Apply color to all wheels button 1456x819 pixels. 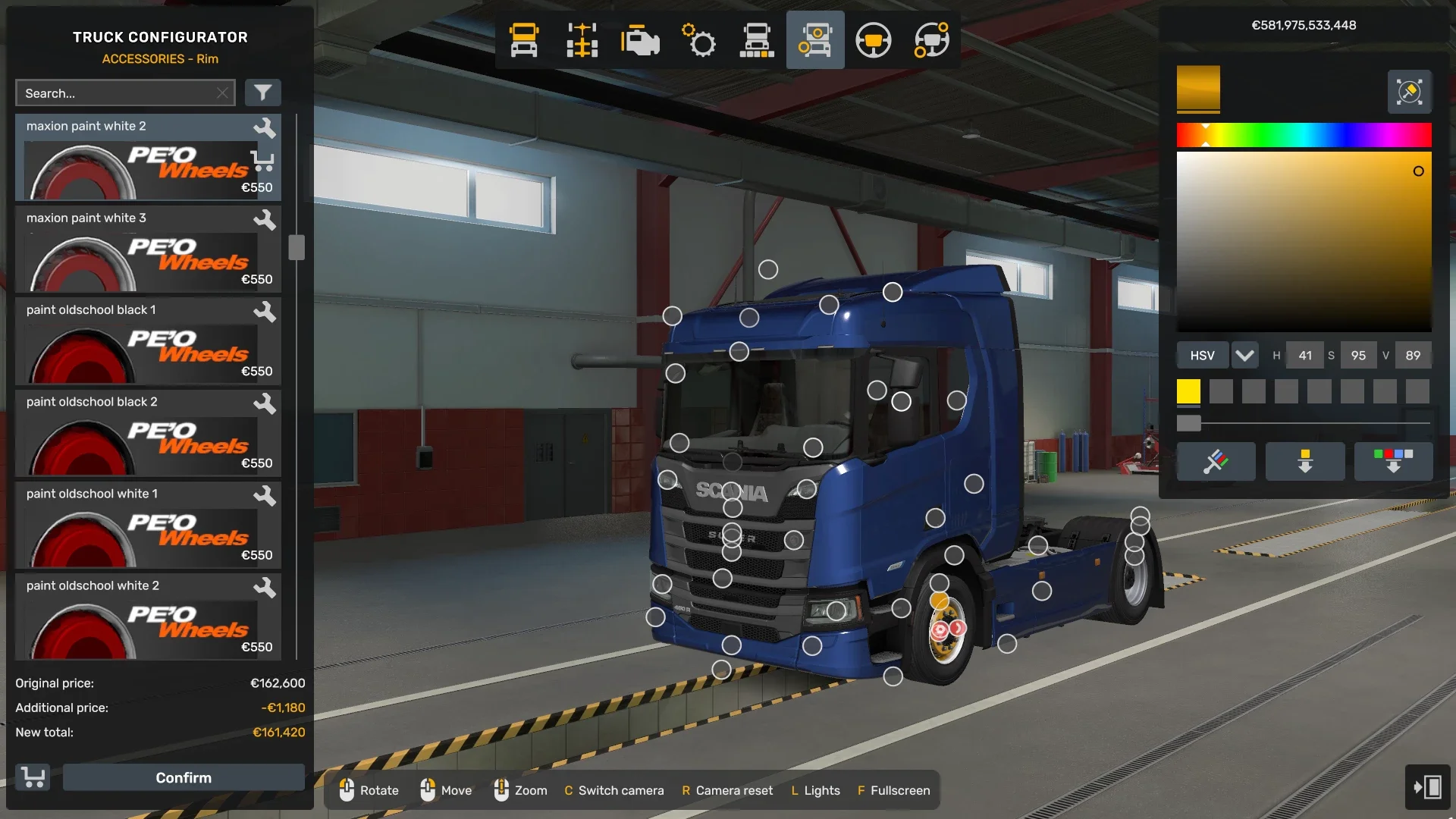[x=1305, y=461]
